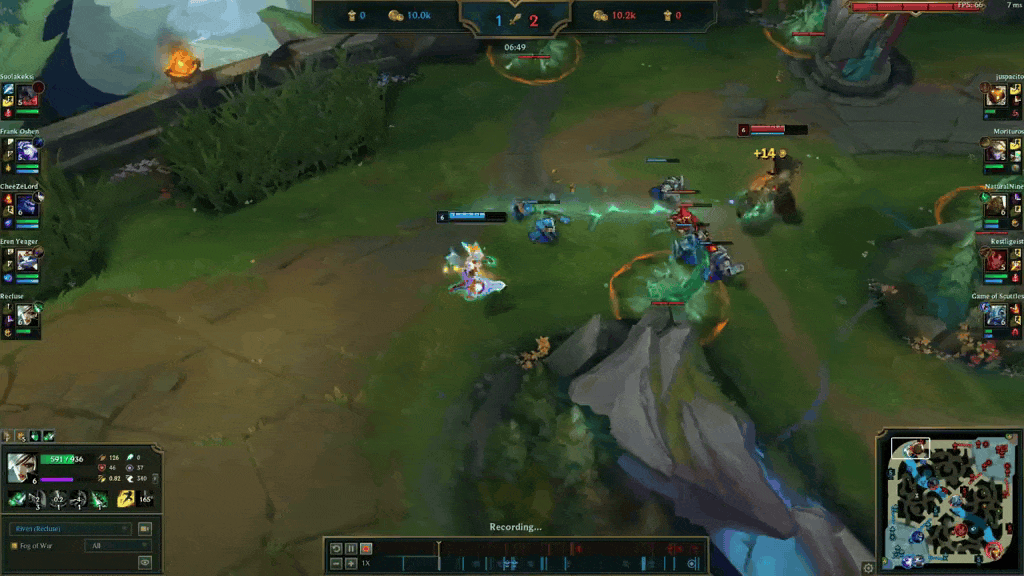
Task: Select Frank Oshen's champion portrait
Action: tap(27, 151)
